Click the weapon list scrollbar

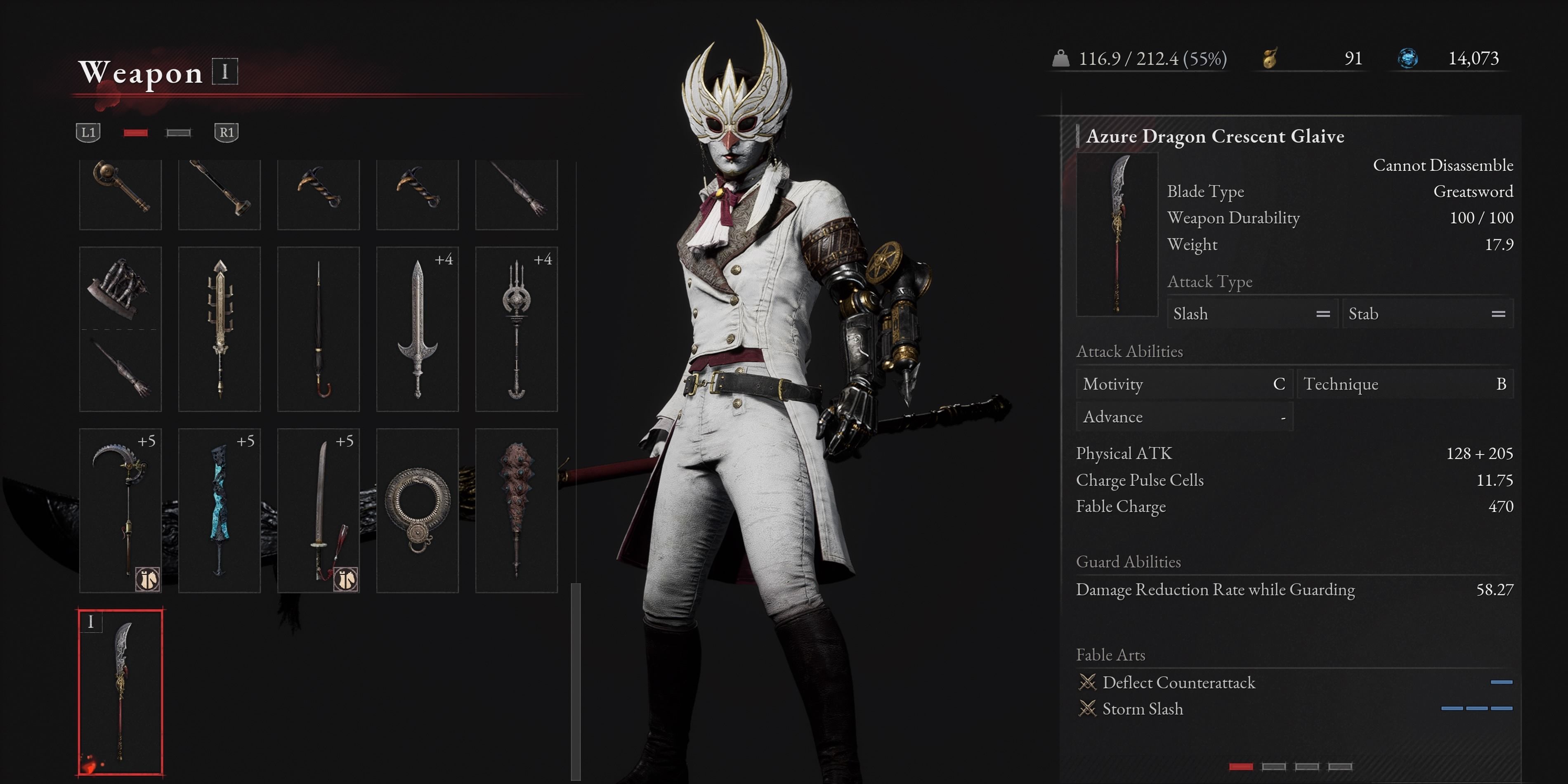pyautogui.click(x=575, y=680)
